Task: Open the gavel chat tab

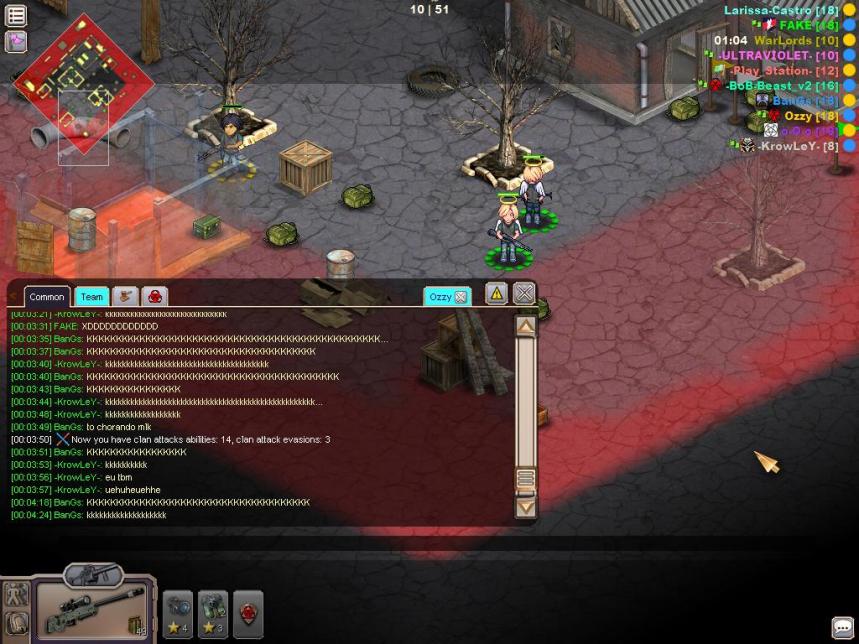Action: (125, 297)
